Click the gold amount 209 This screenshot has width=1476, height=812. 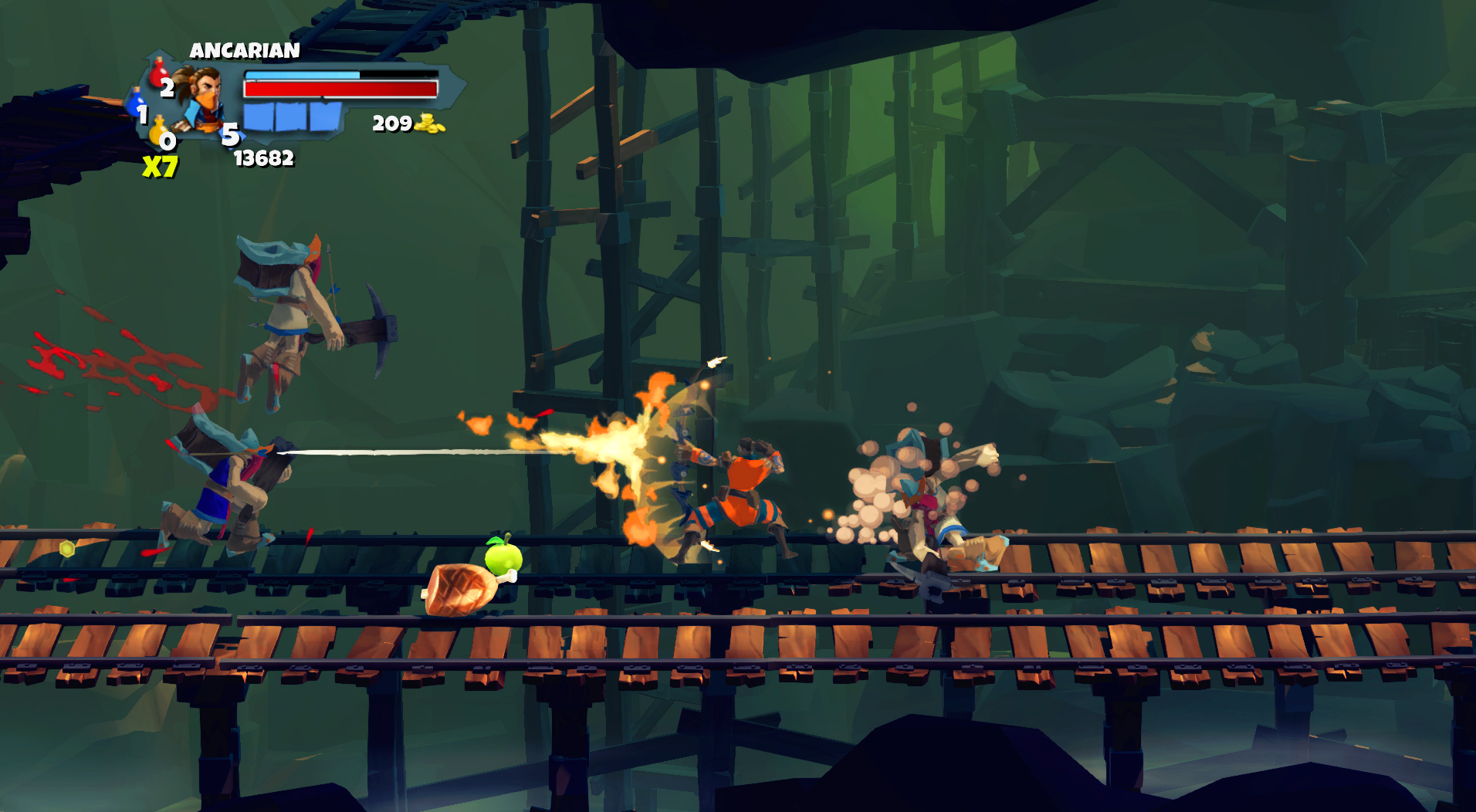point(391,124)
